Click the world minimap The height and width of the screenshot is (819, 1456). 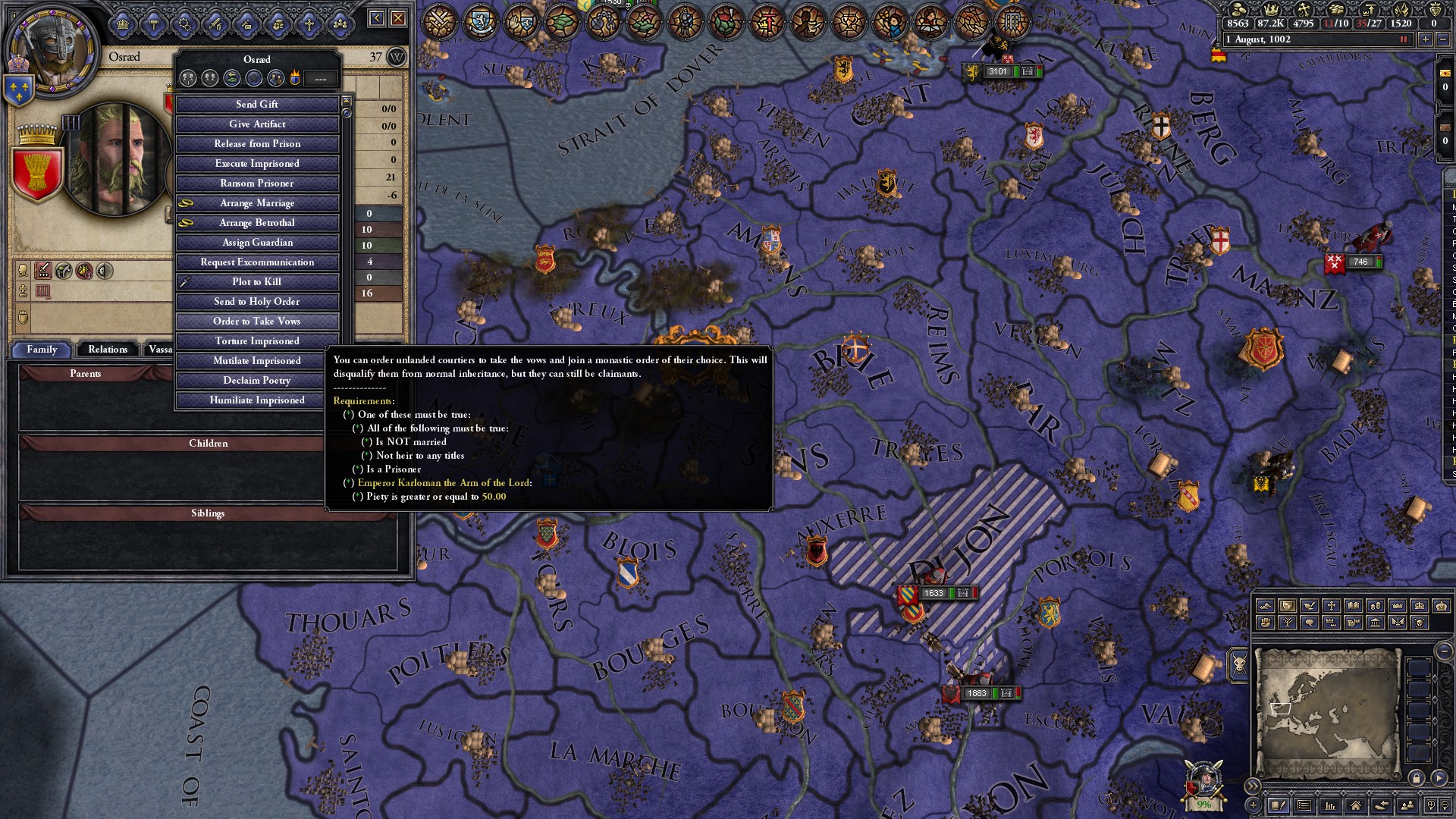pyautogui.click(x=1327, y=713)
